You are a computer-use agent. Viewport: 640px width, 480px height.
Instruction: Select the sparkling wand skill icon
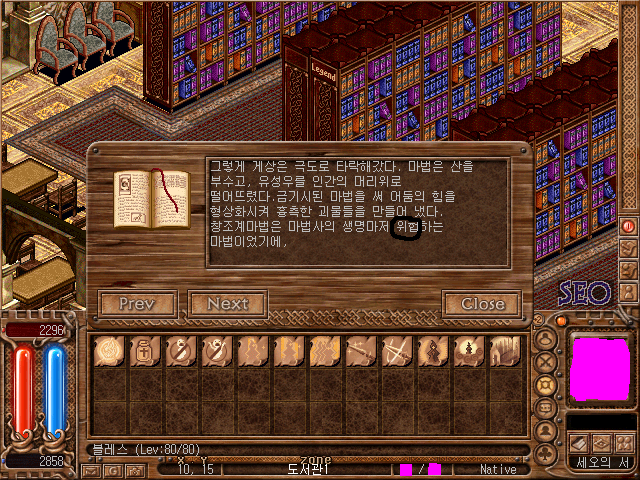point(360,351)
